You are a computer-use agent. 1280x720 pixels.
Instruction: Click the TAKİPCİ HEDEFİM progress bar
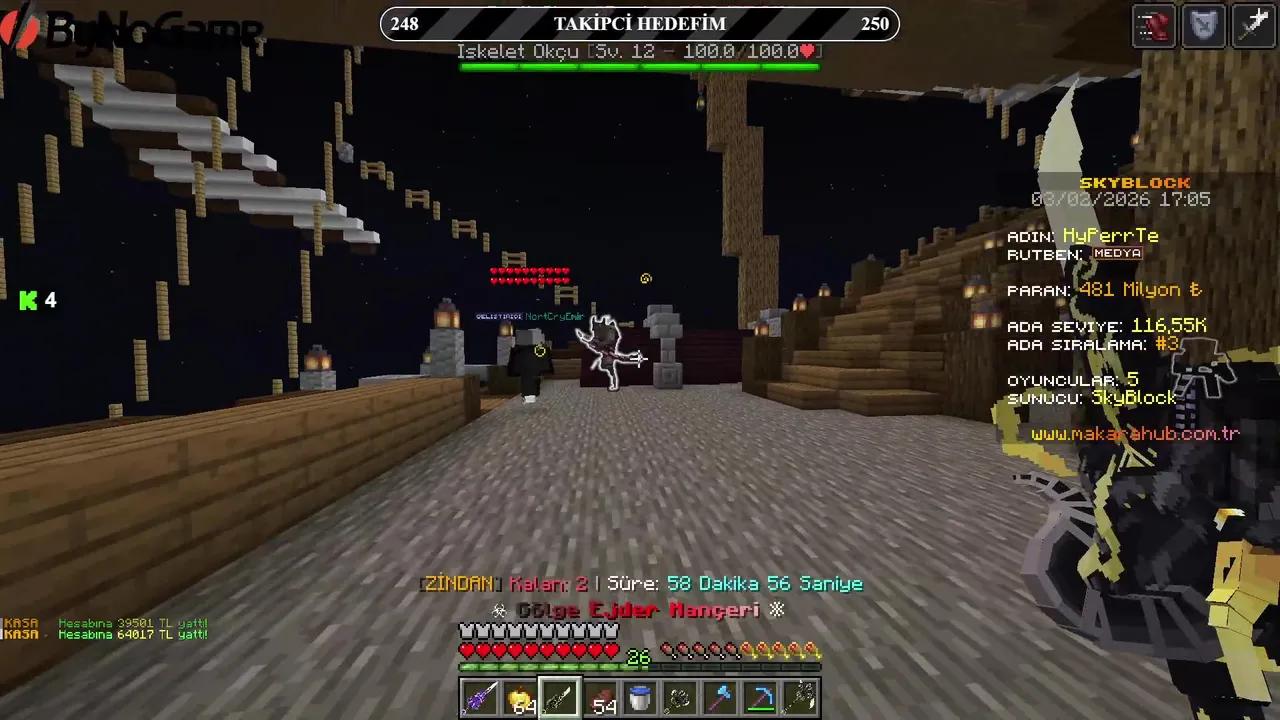(x=639, y=23)
